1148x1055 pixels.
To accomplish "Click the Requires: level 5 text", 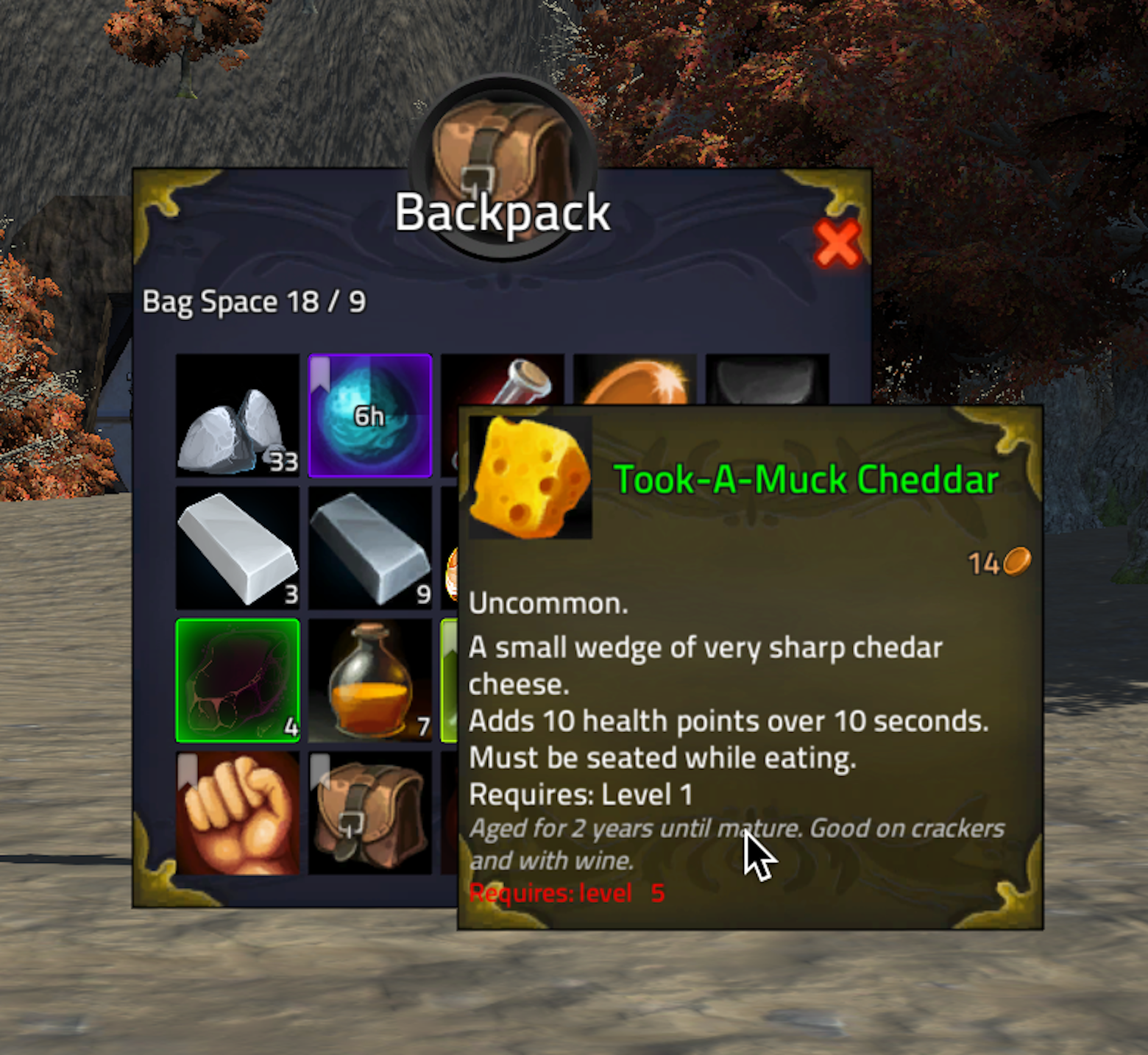I will [x=567, y=892].
